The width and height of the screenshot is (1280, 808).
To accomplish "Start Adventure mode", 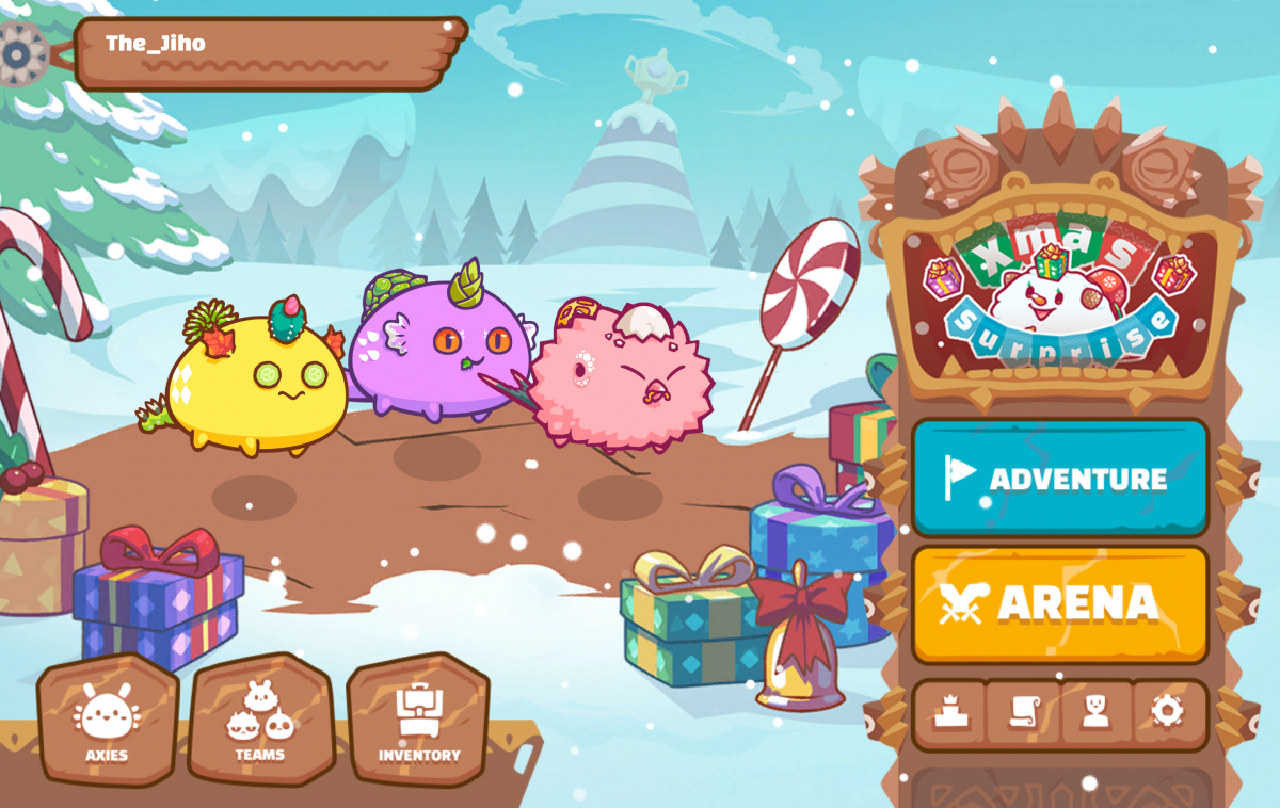I will click(1060, 478).
